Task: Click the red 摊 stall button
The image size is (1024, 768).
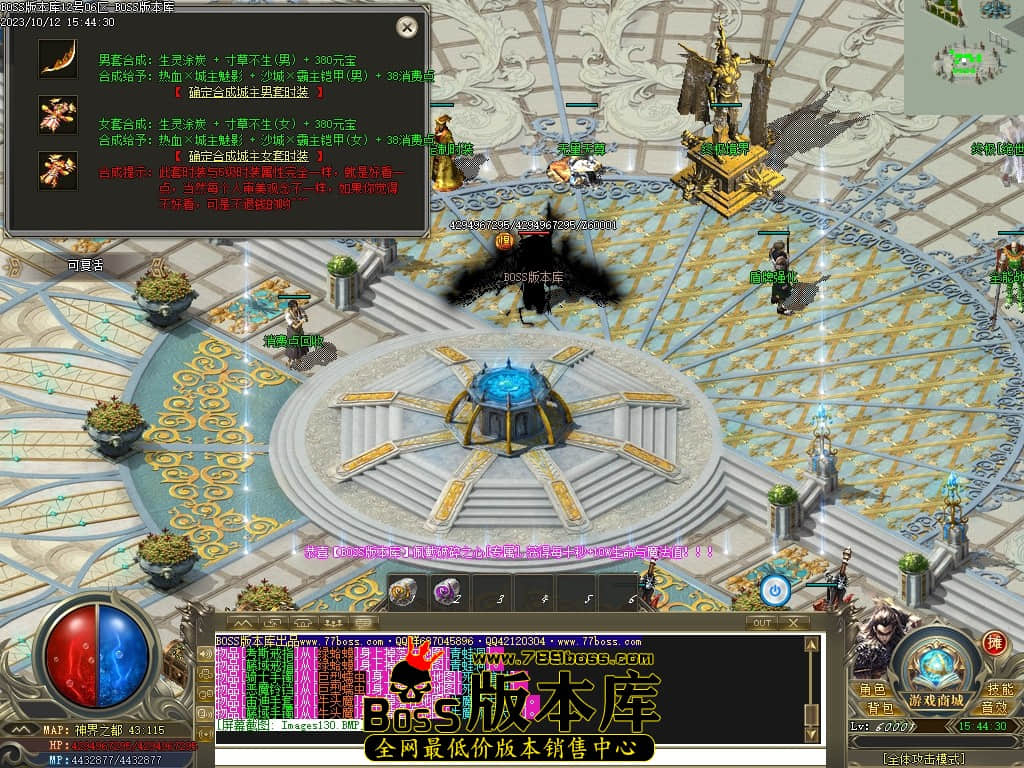Action: (994, 643)
